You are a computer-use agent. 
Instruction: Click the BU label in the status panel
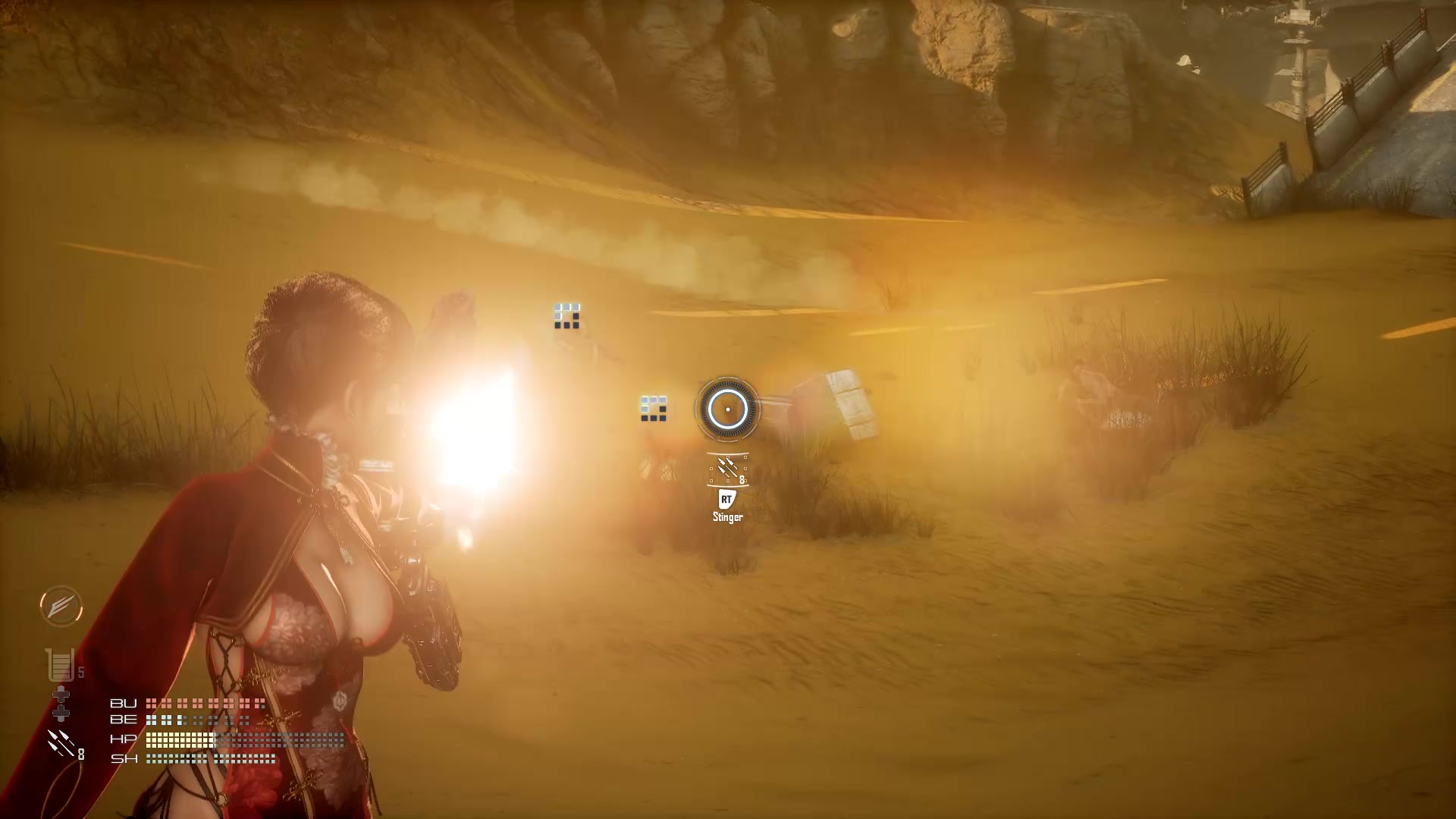click(123, 703)
